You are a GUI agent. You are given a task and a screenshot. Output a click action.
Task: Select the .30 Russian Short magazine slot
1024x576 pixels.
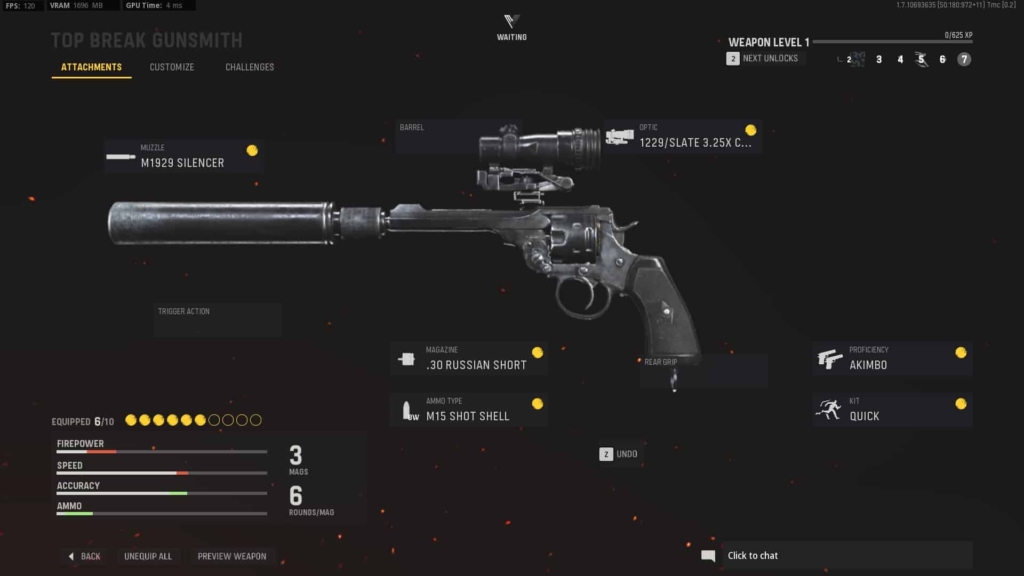(x=469, y=359)
